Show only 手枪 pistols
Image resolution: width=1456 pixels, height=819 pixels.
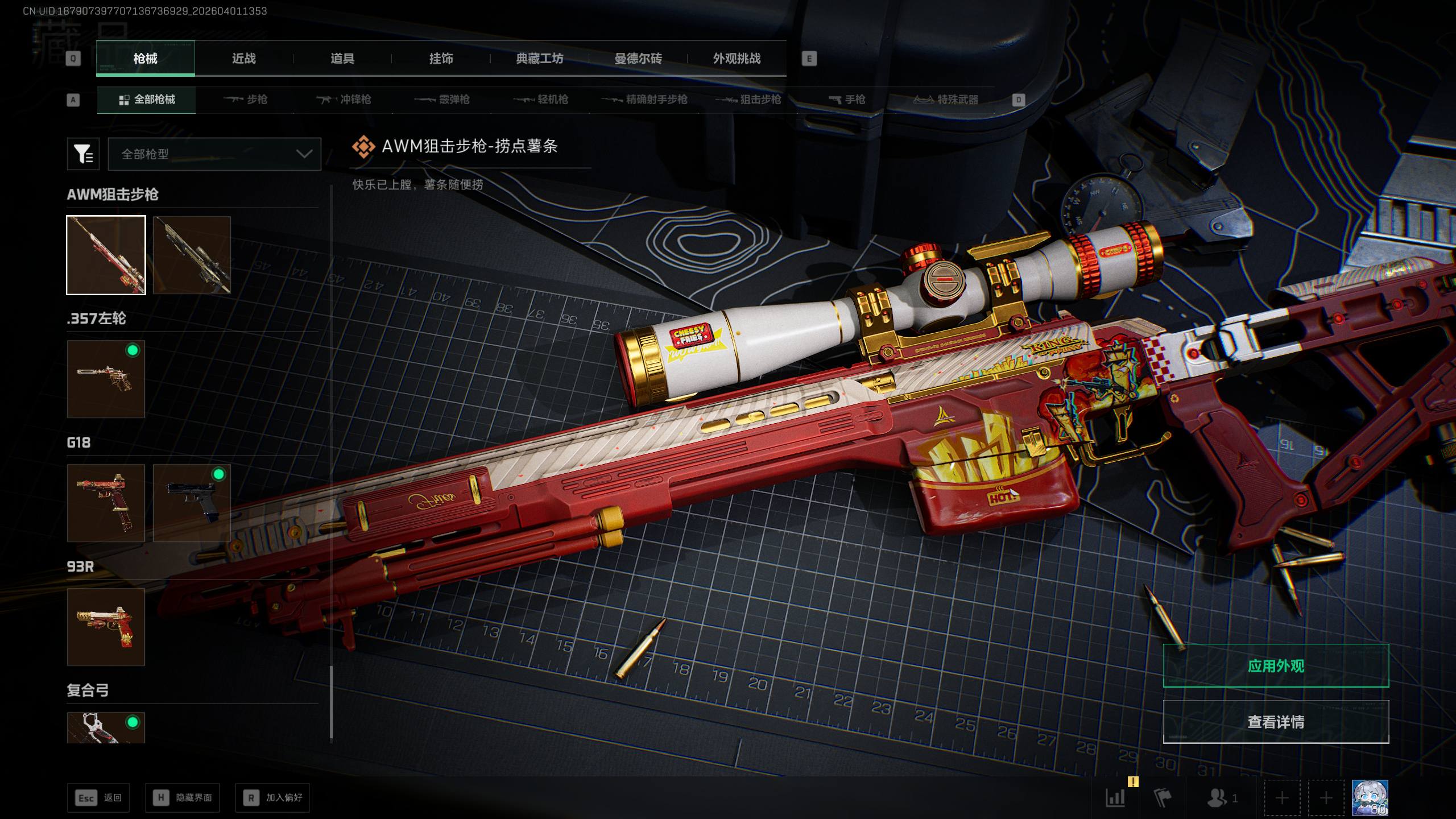tap(847, 100)
